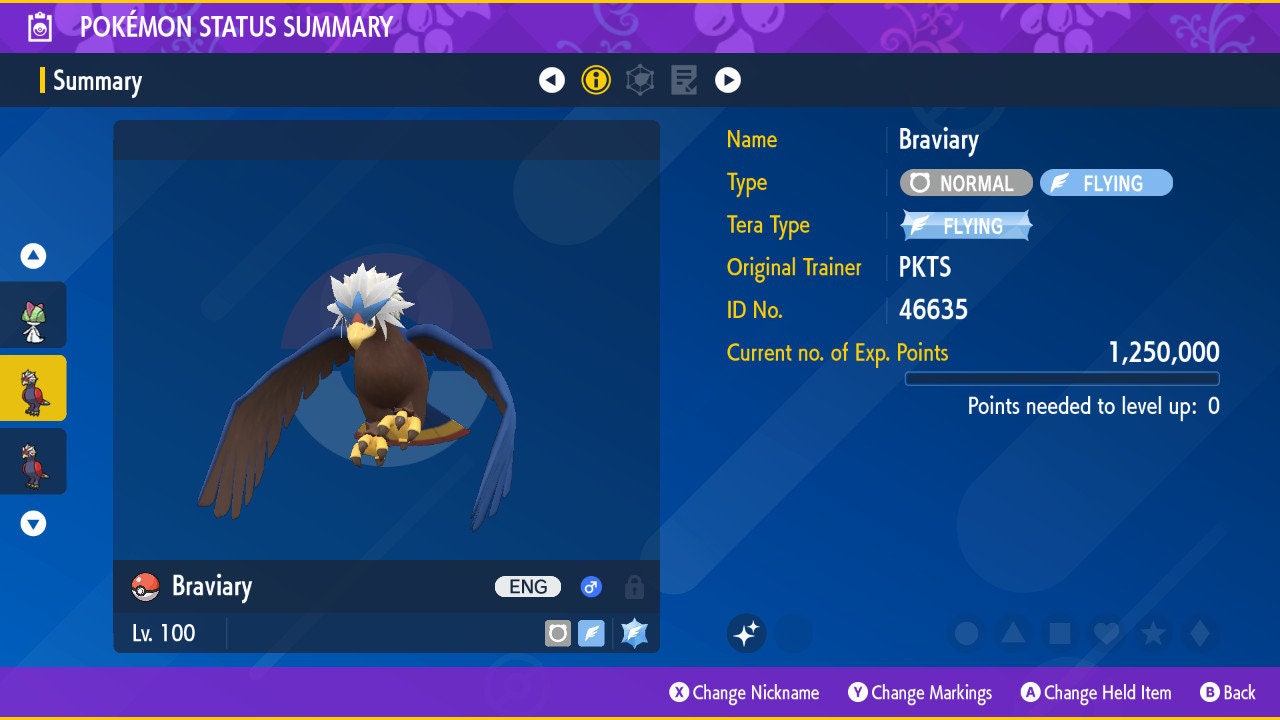The image size is (1280, 720).
Task: Toggle the diamond marking
Action: coord(1198,633)
